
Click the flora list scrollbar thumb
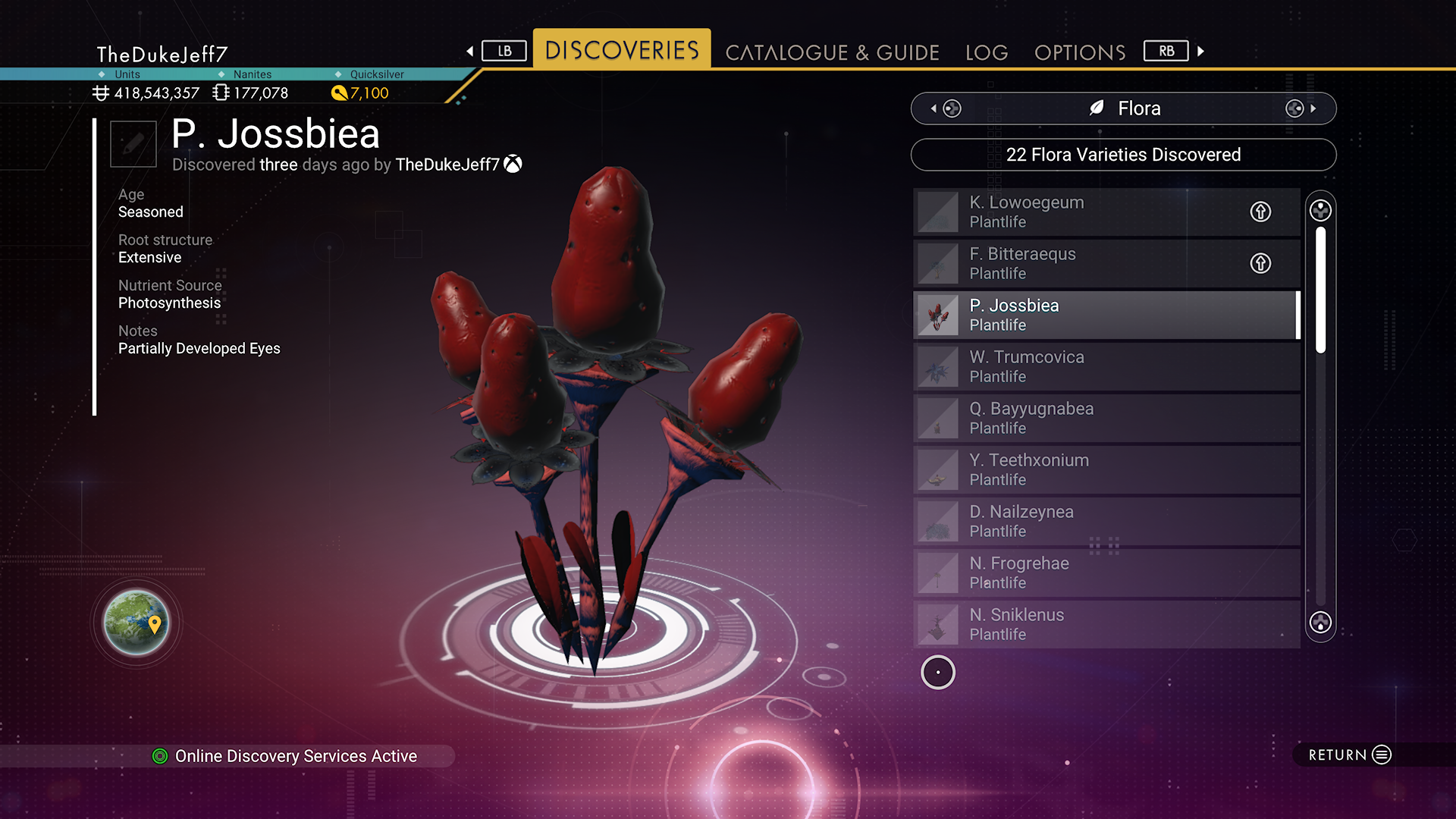pyautogui.click(x=1320, y=290)
